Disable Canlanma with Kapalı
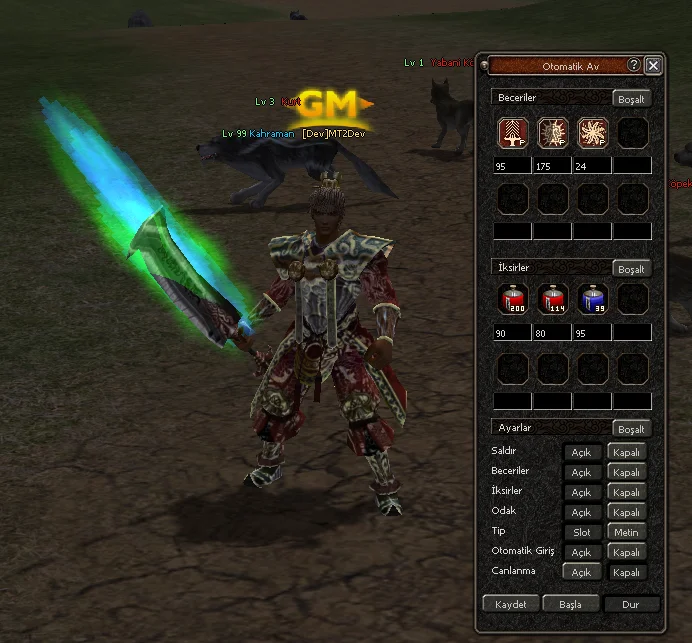692x643 pixels. 627,573
